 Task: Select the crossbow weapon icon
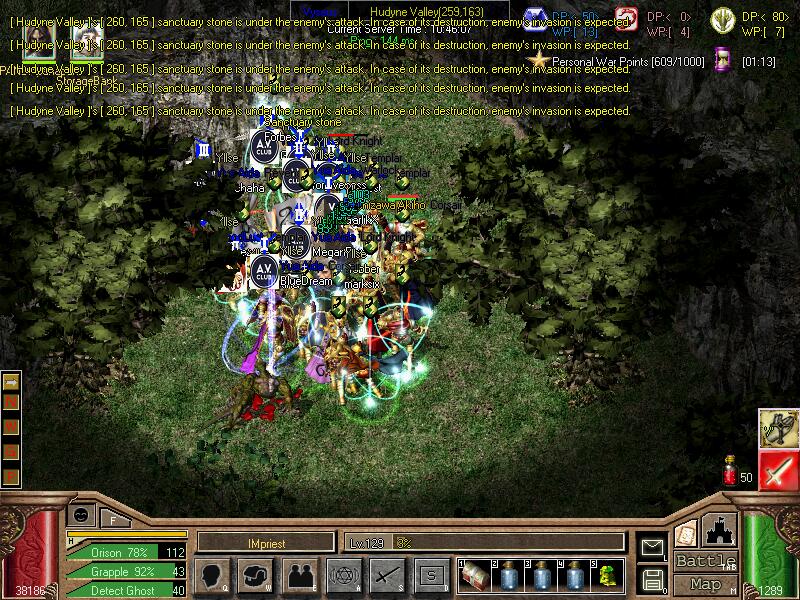[x=776, y=427]
